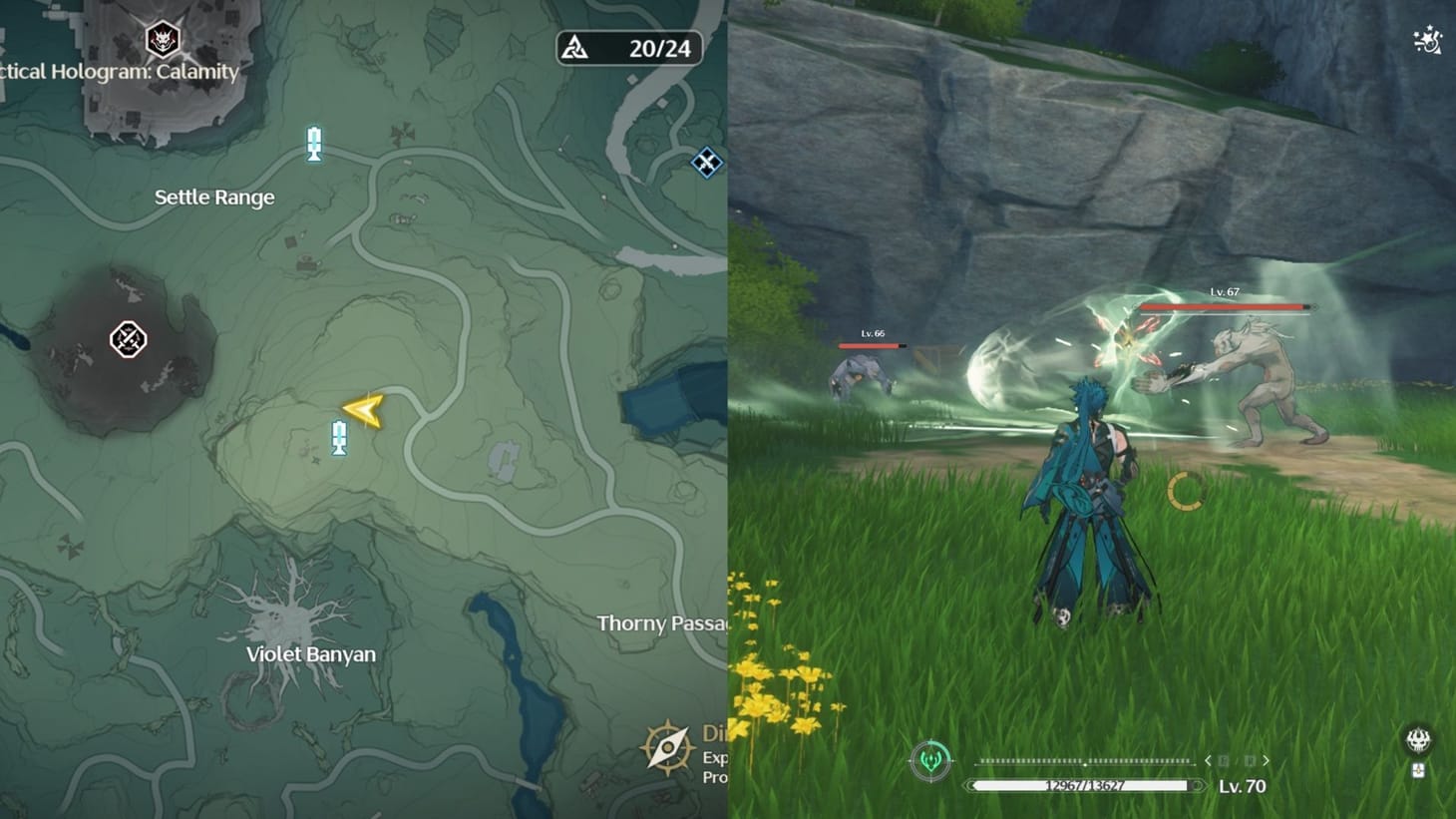
Task: Click the left arrow next to party slots
Action: click(x=1209, y=760)
